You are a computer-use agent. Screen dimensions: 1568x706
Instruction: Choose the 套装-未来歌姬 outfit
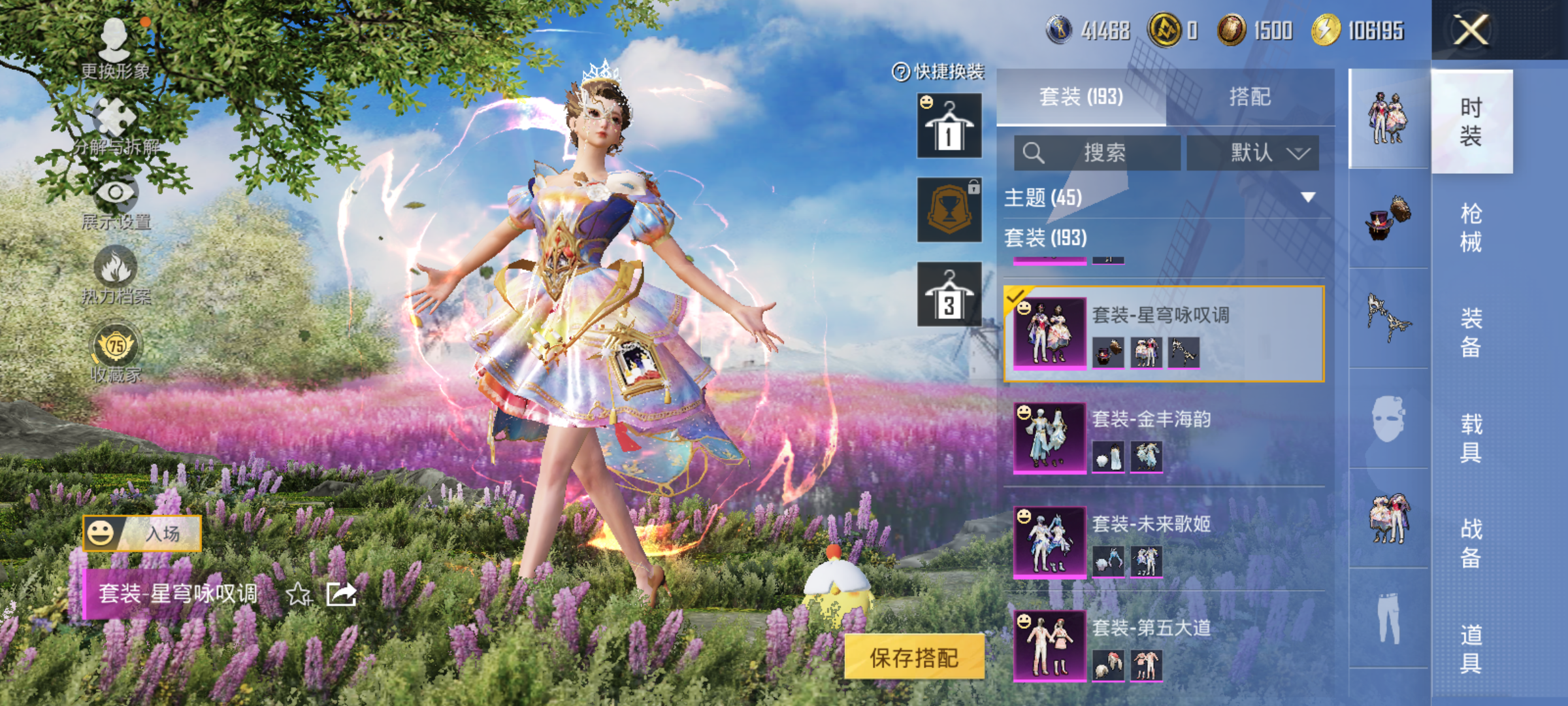(1163, 541)
